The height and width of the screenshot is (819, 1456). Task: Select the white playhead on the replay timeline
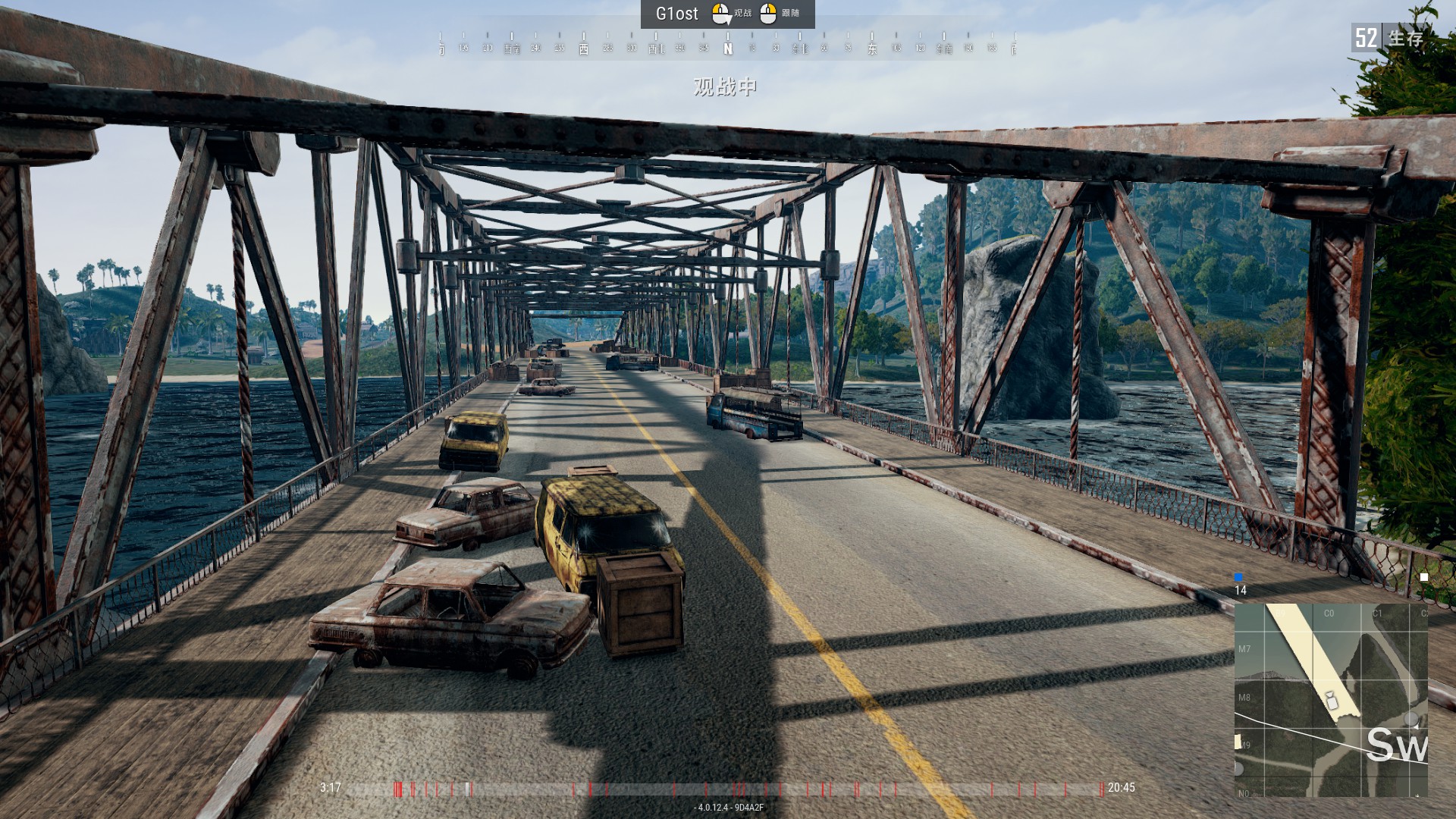click(x=467, y=789)
